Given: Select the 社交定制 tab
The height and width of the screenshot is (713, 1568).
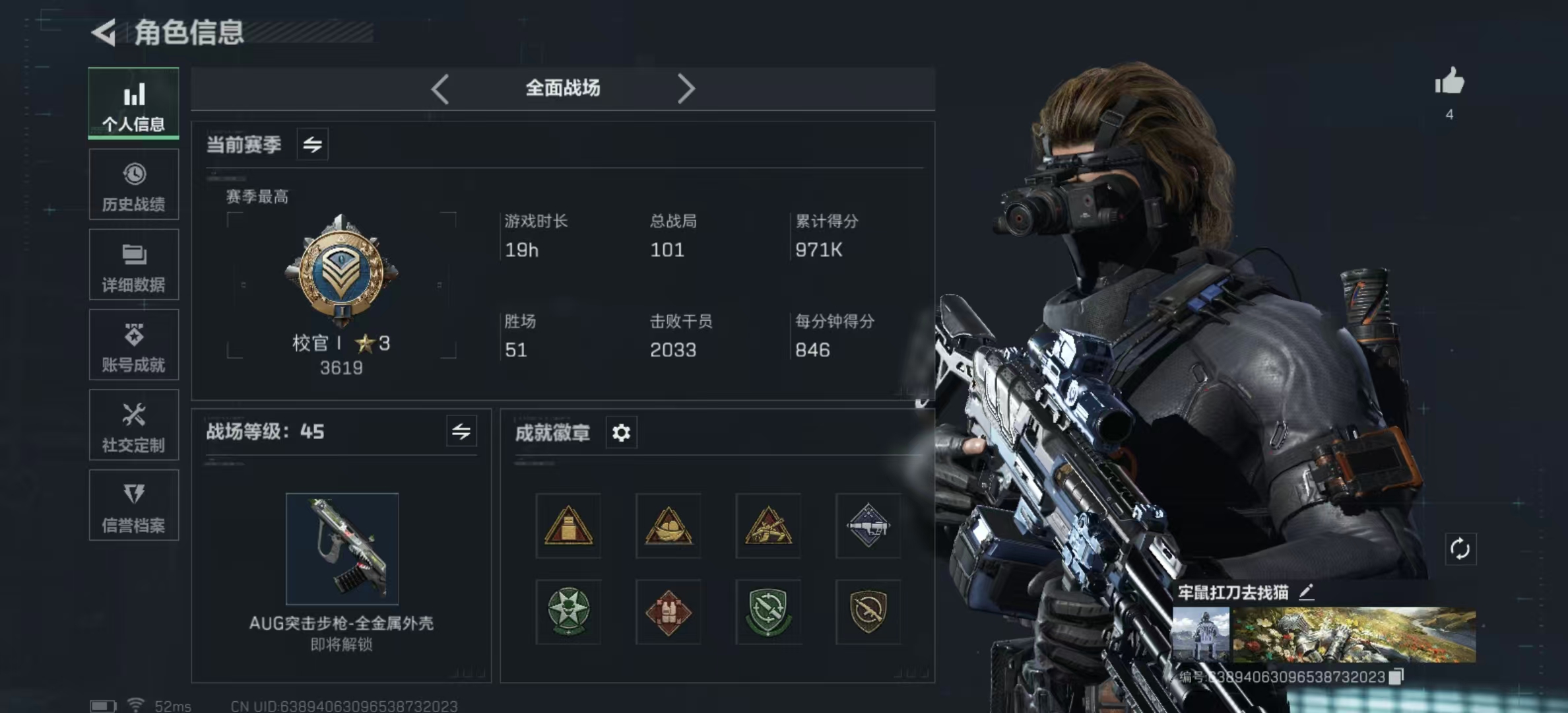Looking at the screenshot, I should point(133,426).
